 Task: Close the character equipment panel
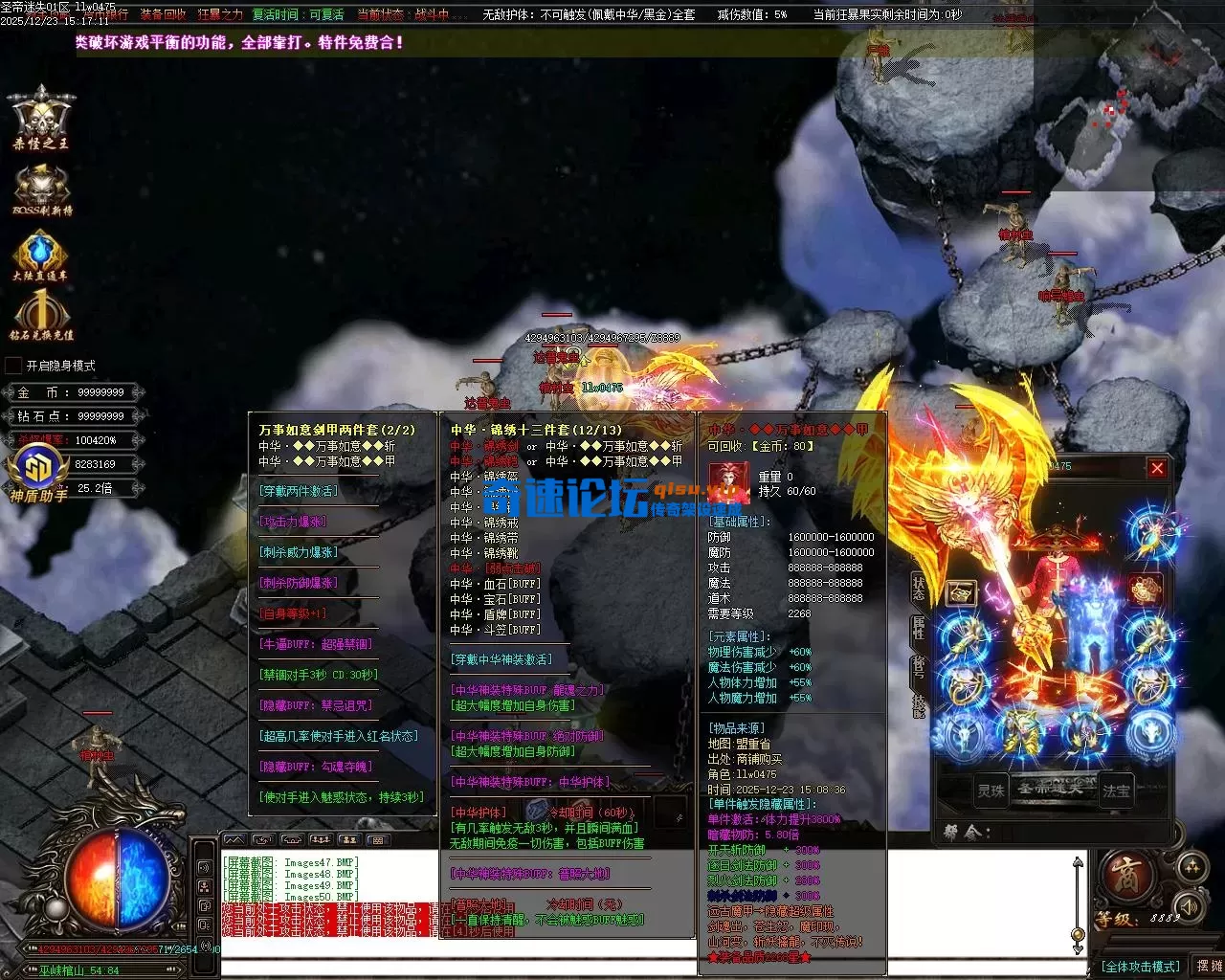[x=1157, y=468]
